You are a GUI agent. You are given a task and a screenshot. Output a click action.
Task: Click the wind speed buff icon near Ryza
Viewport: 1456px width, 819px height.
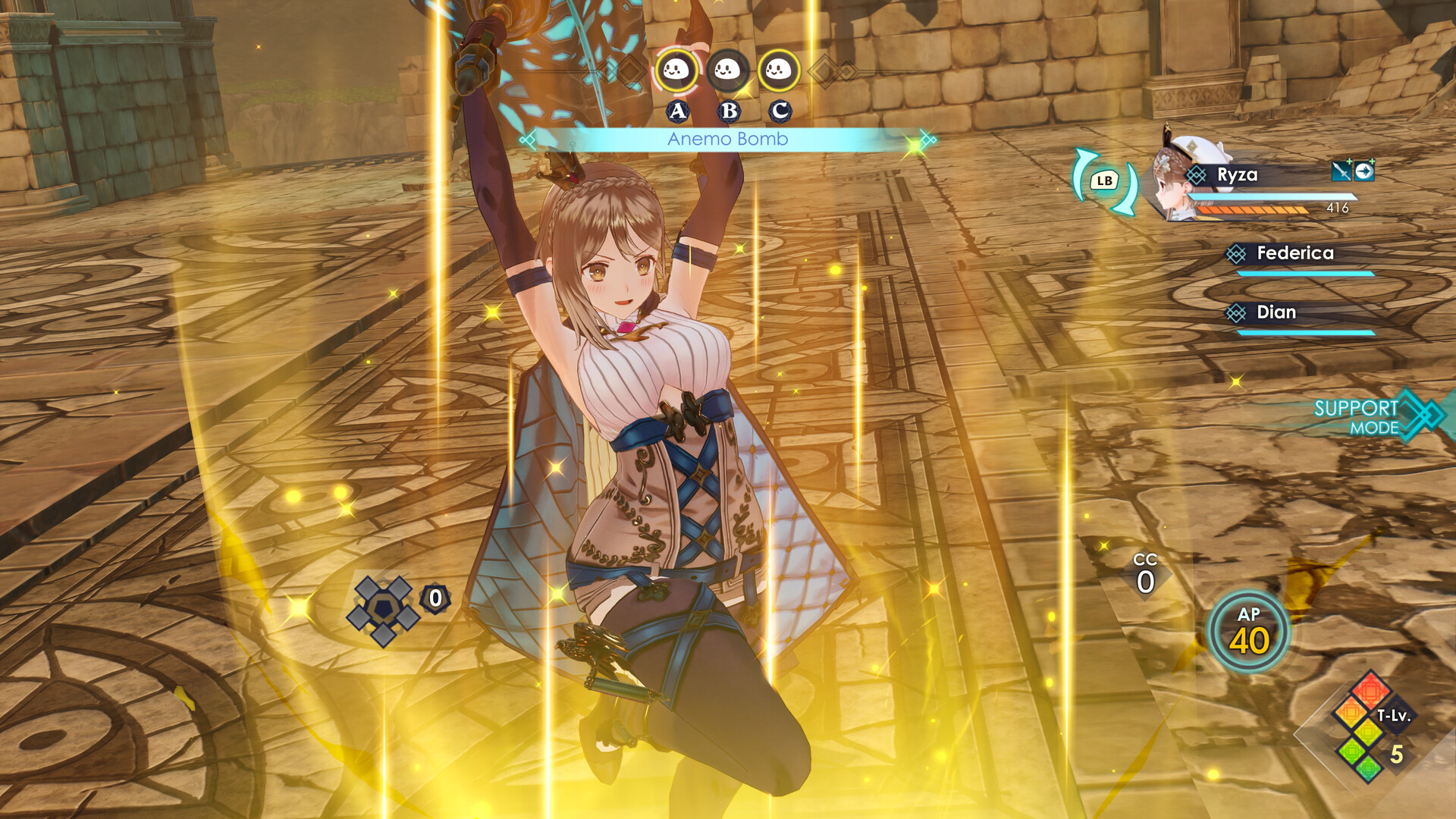pos(1364,172)
